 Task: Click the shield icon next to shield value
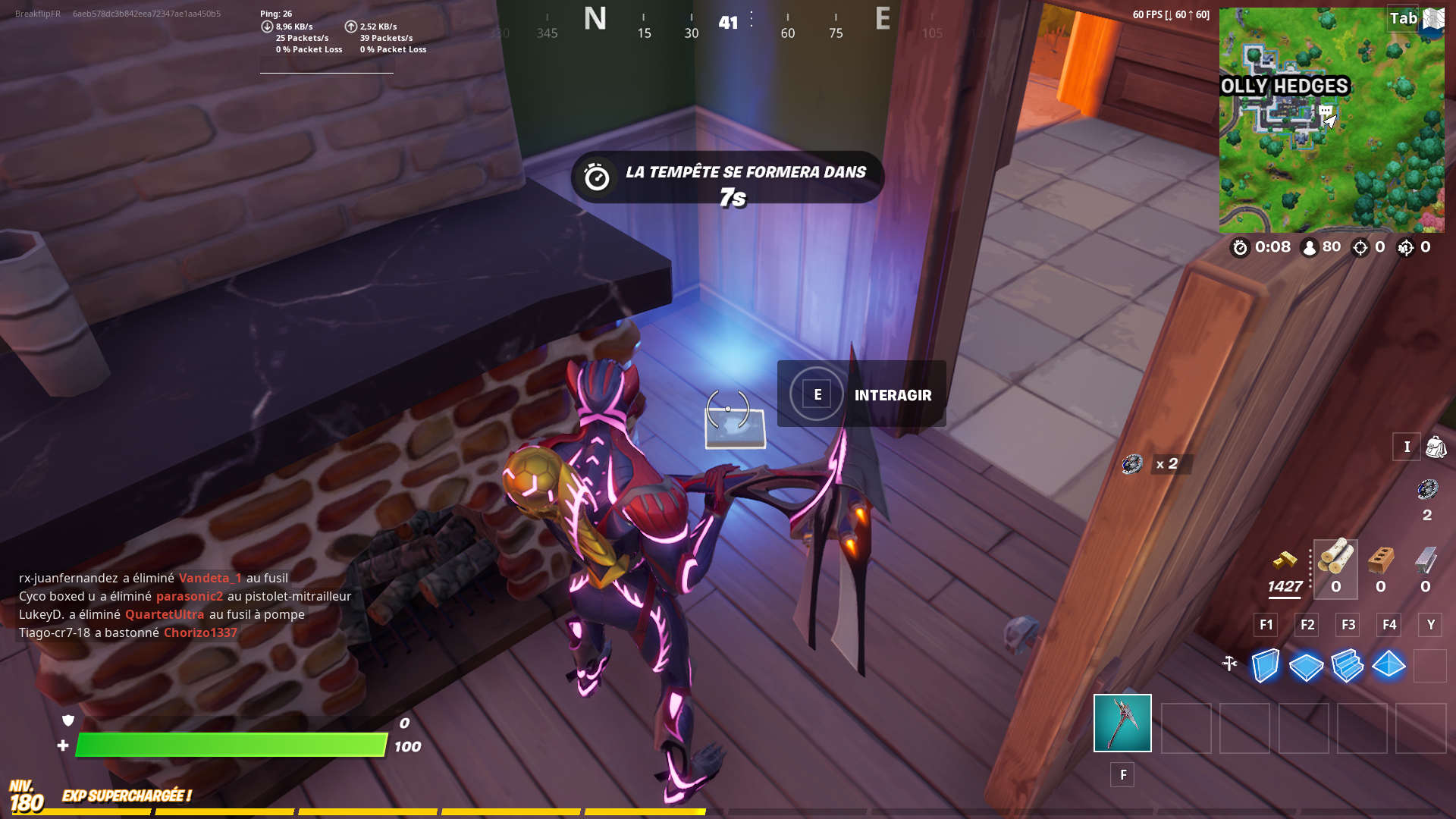[x=67, y=720]
